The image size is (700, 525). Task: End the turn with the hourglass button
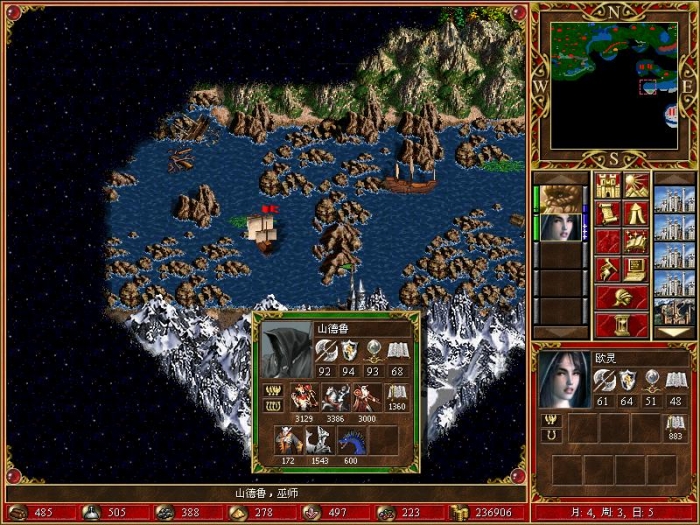tap(621, 325)
